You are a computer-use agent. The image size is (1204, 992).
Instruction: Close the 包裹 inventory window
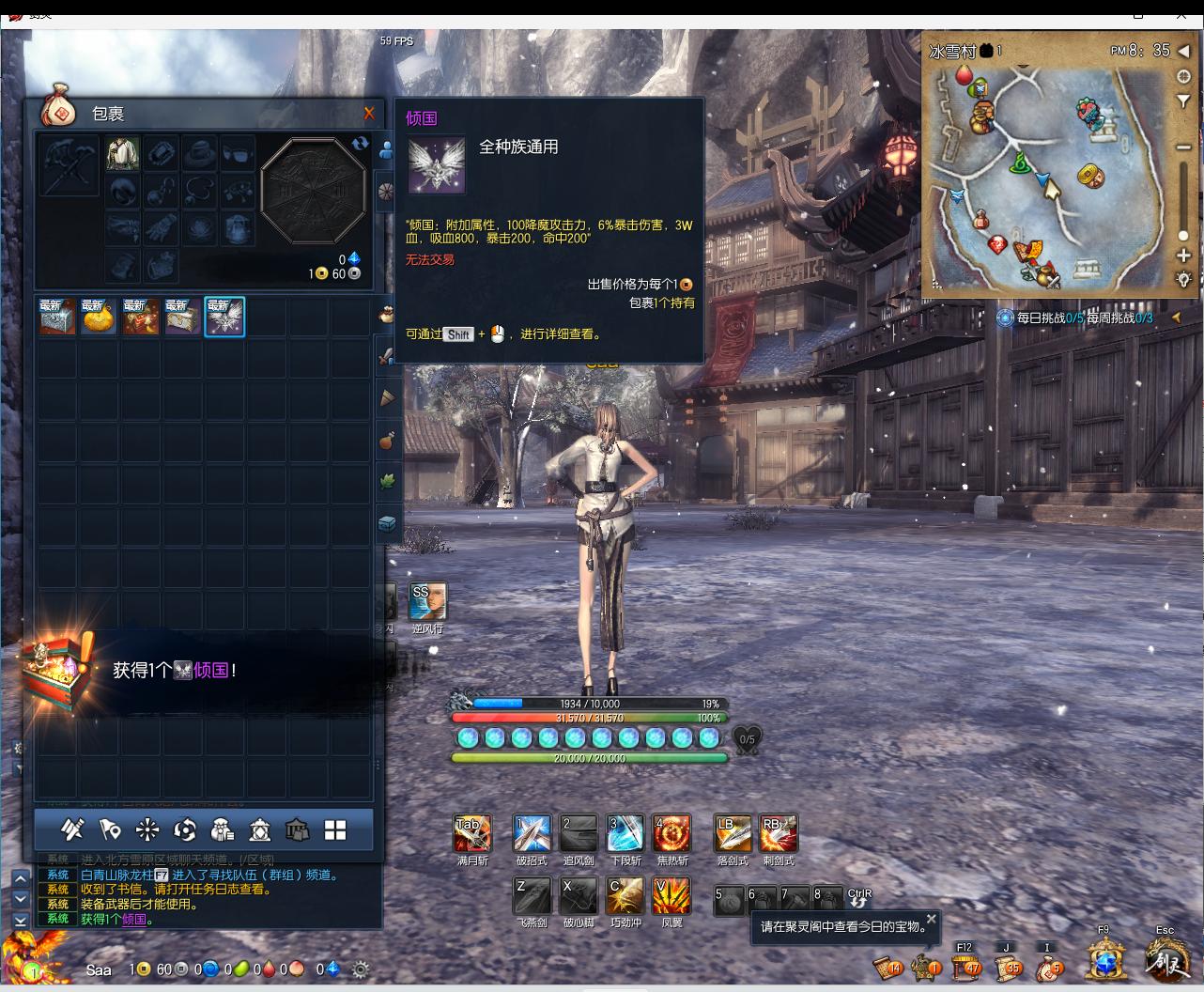(369, 114)
